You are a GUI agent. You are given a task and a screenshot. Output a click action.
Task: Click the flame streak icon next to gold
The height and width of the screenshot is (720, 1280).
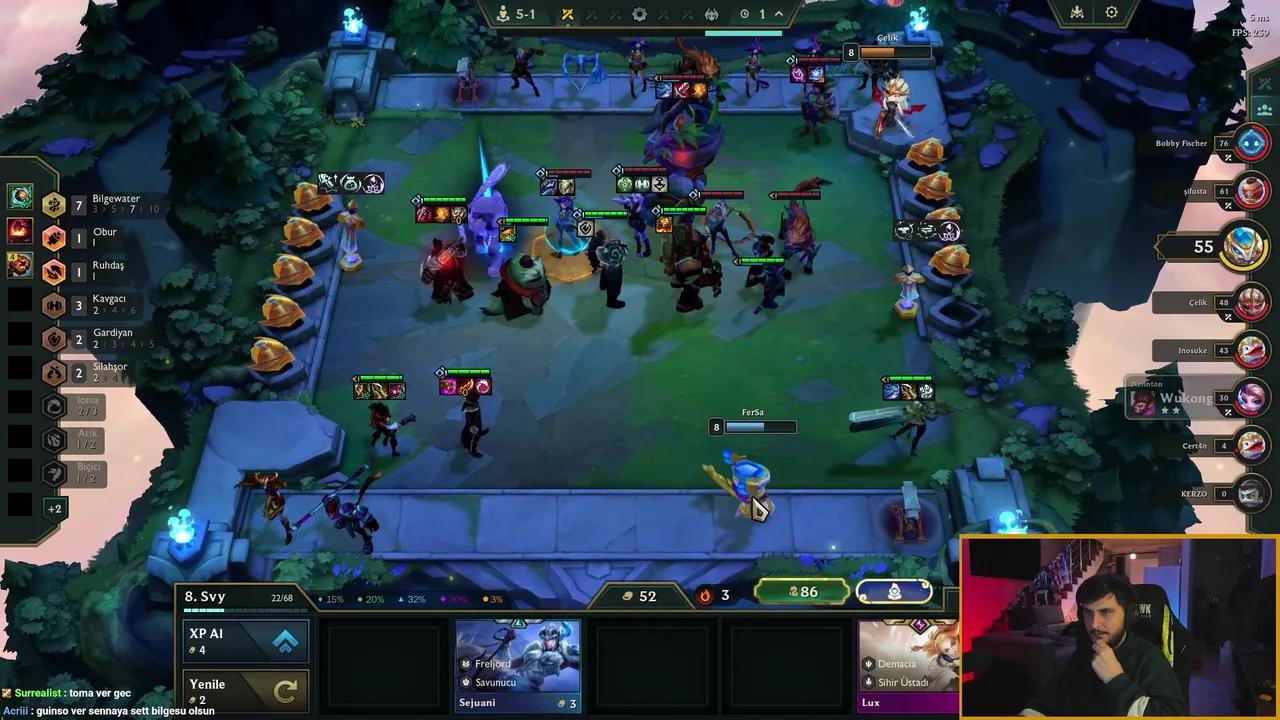(x=704, y=594)
